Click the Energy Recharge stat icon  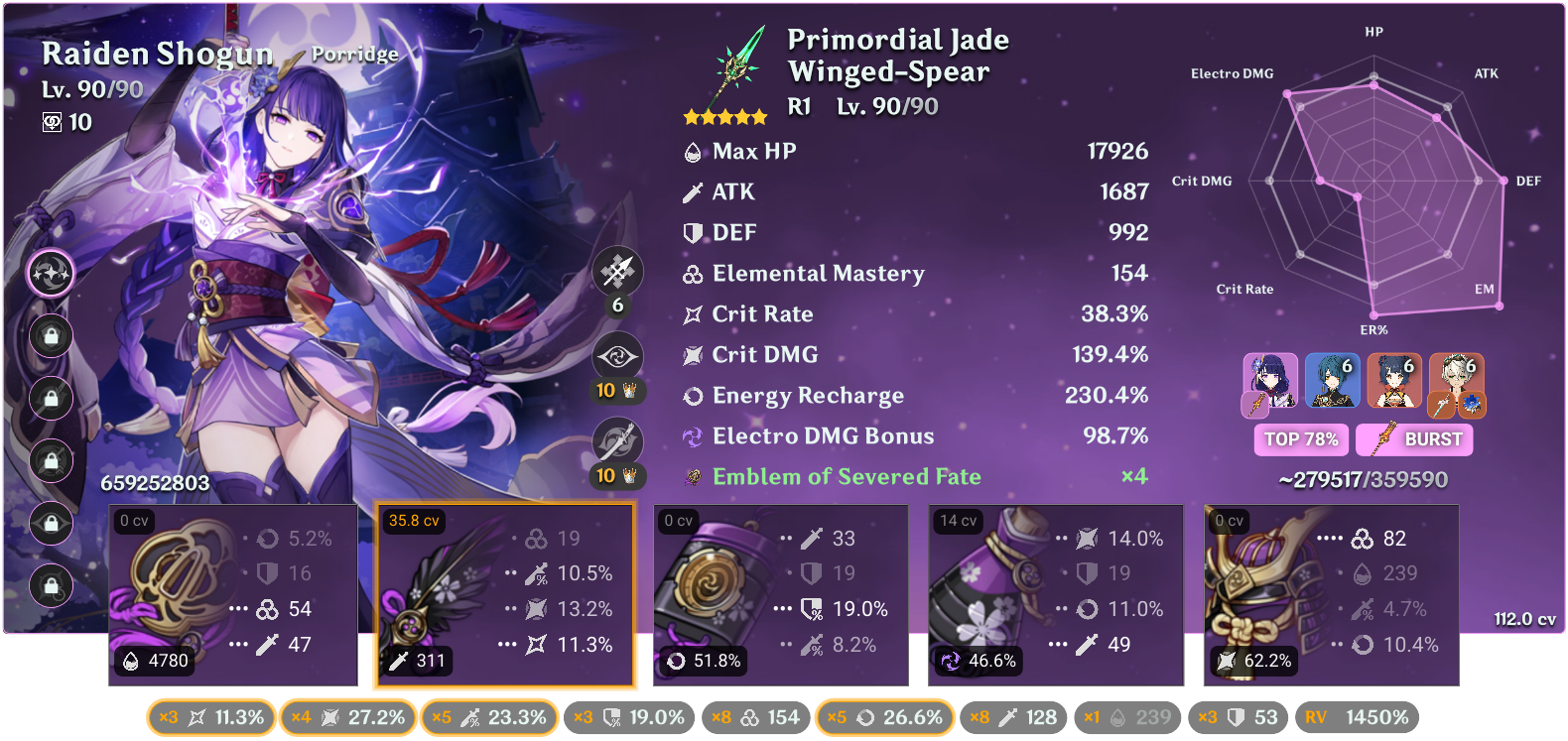(692, 395)
